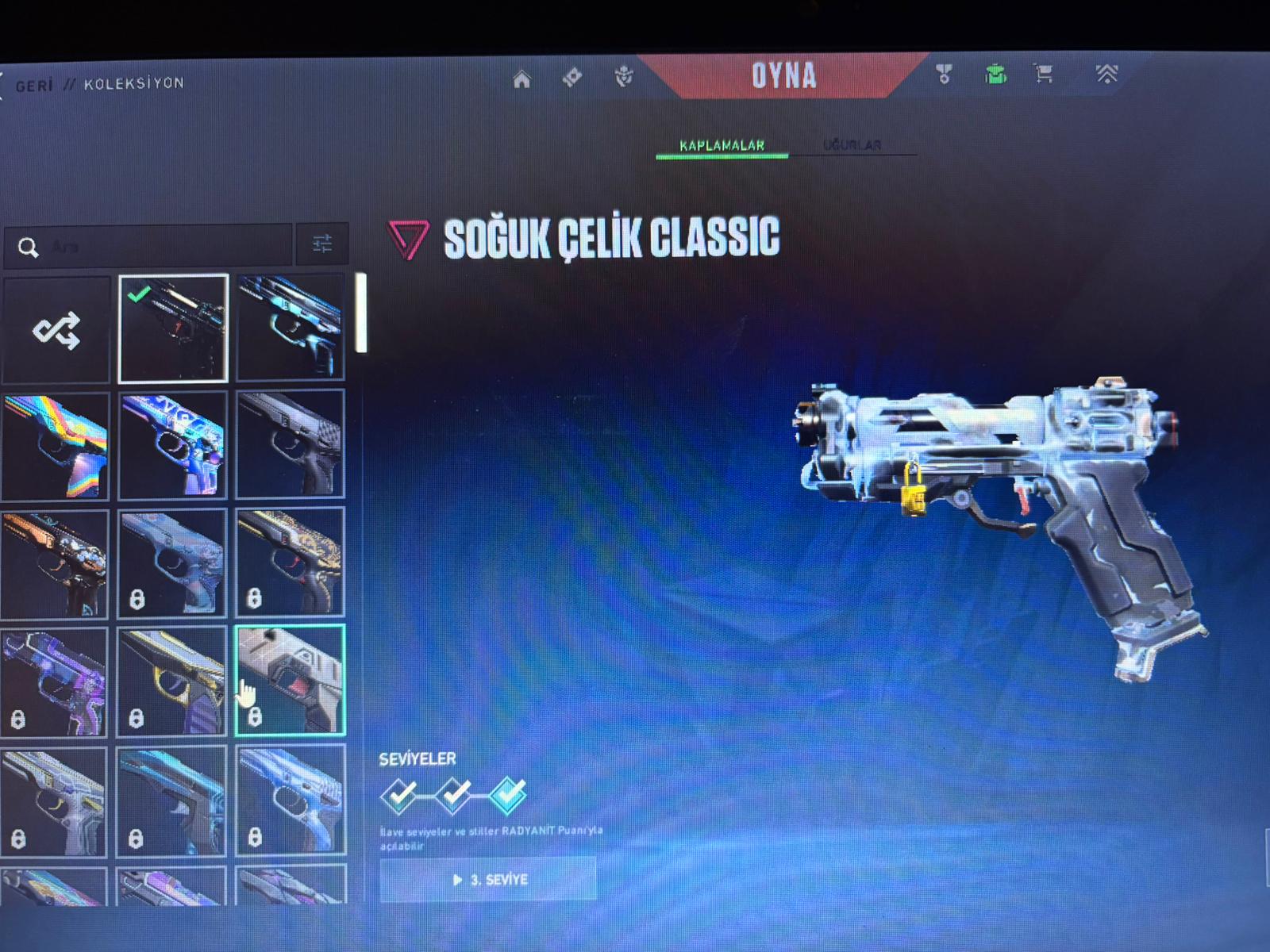Play the 3. SEVİYE preview video

(x=488, y=879)
